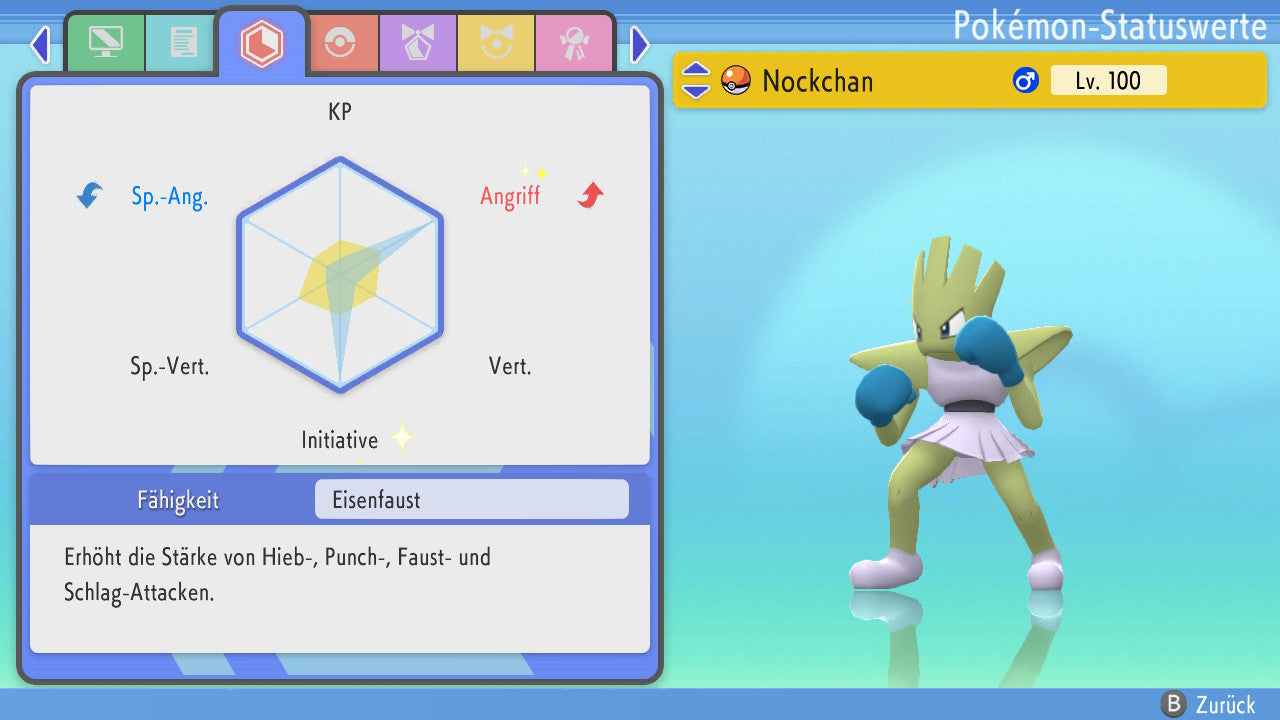Cycle Pokémon with the up-down arrows beside Nockchan
This screenshot has width=1280, height=720.
point(696,80)
